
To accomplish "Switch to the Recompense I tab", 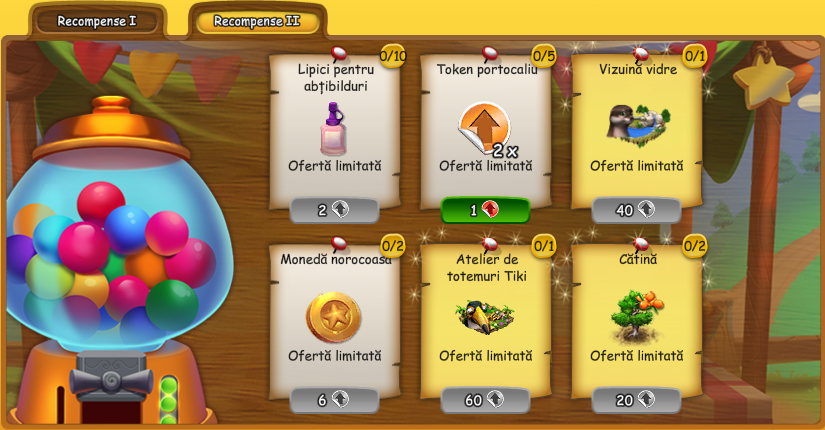I will pos(96,20).
